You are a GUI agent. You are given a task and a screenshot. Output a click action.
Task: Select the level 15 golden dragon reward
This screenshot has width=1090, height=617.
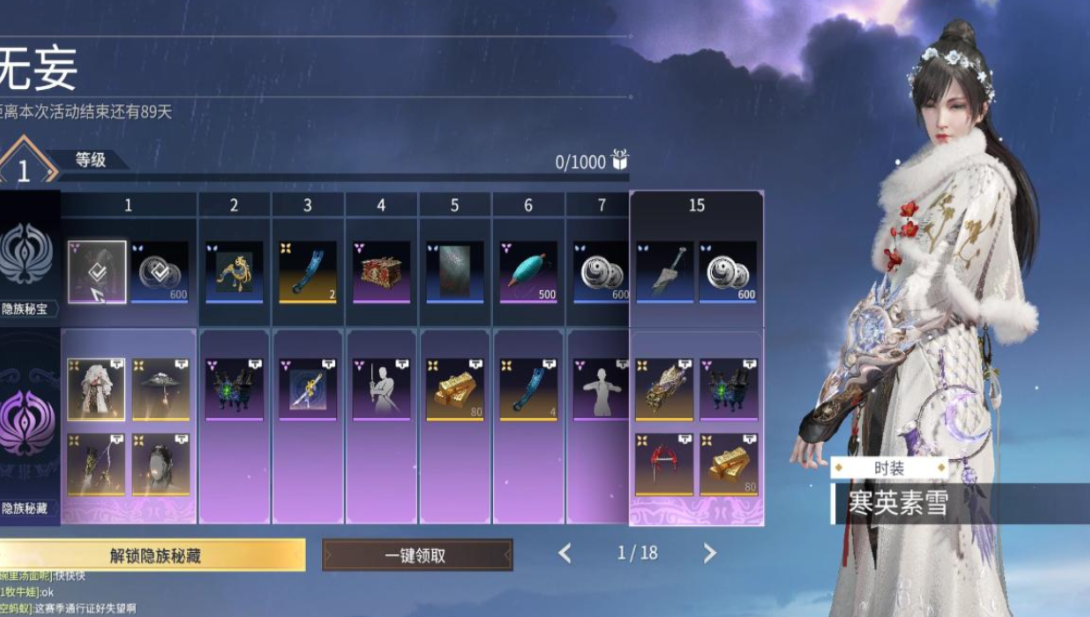point(664,390)
